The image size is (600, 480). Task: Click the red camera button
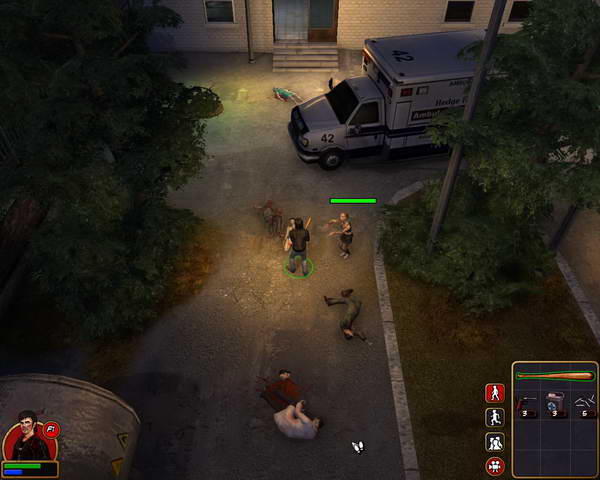(x=494, y=466)
